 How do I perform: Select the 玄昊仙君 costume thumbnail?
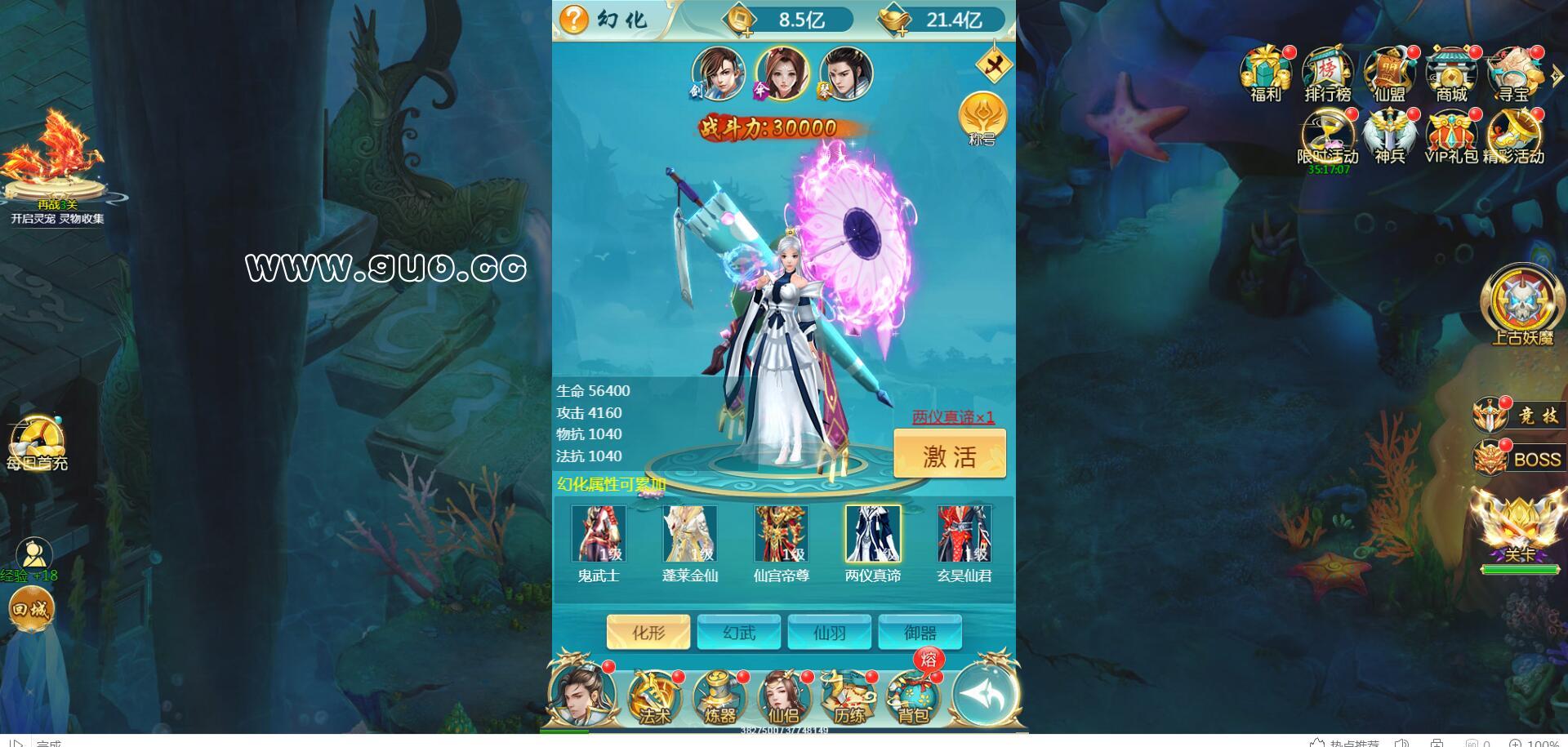coord(964,535)
